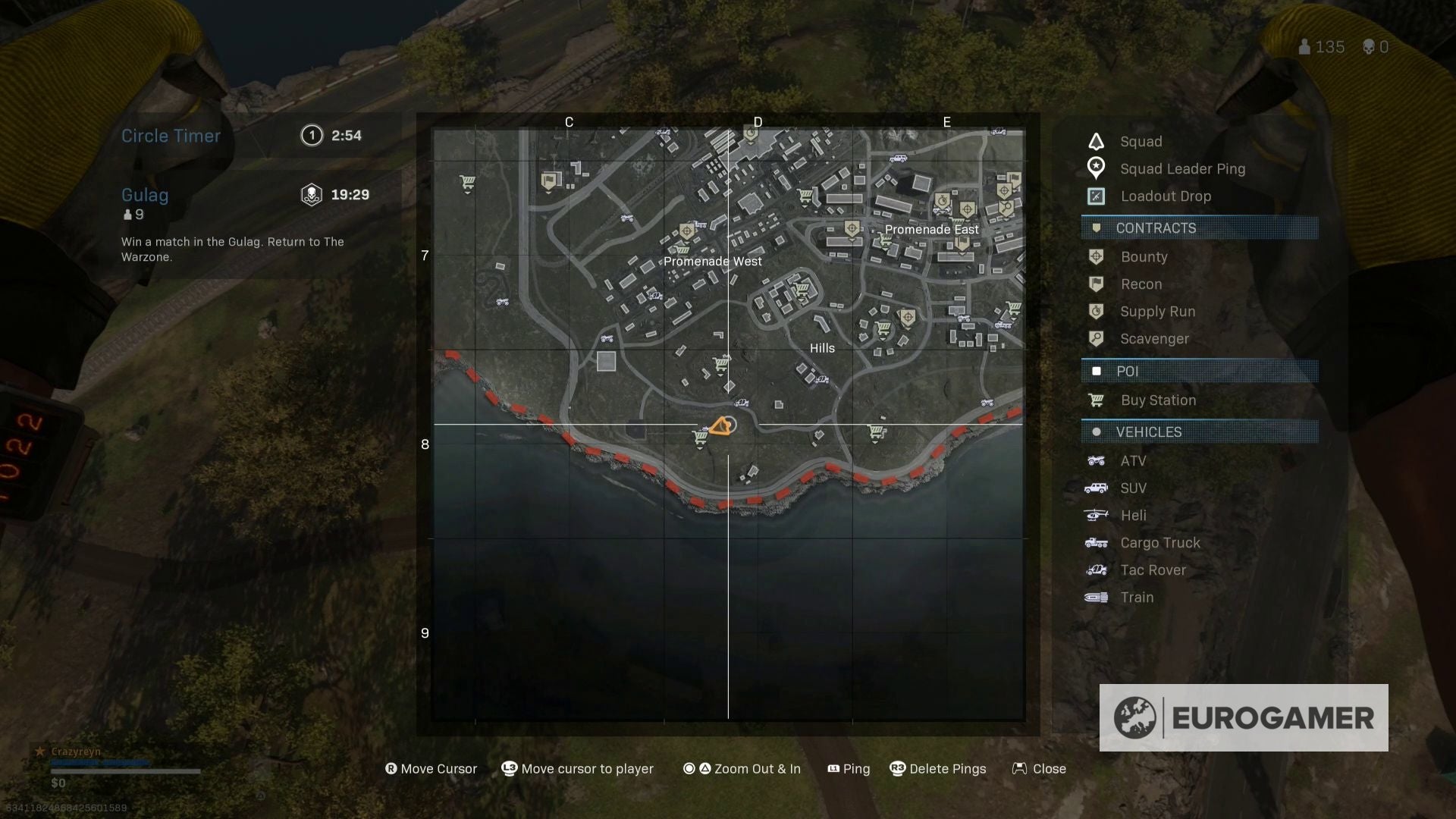Viewport: 1456px width, 819px height.
Task: Select the Recon contract icon
Action: coord(1097,284)
